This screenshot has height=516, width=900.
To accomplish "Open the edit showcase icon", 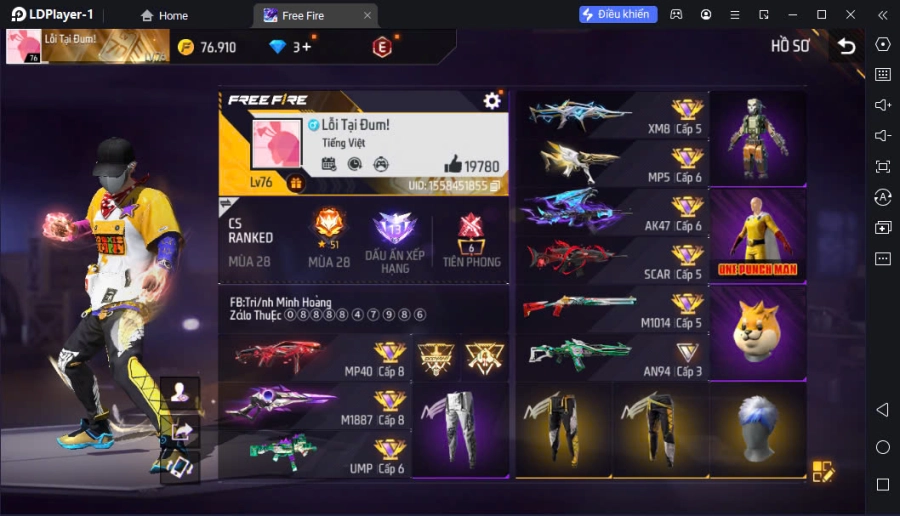I will click(x=823, y=471).
